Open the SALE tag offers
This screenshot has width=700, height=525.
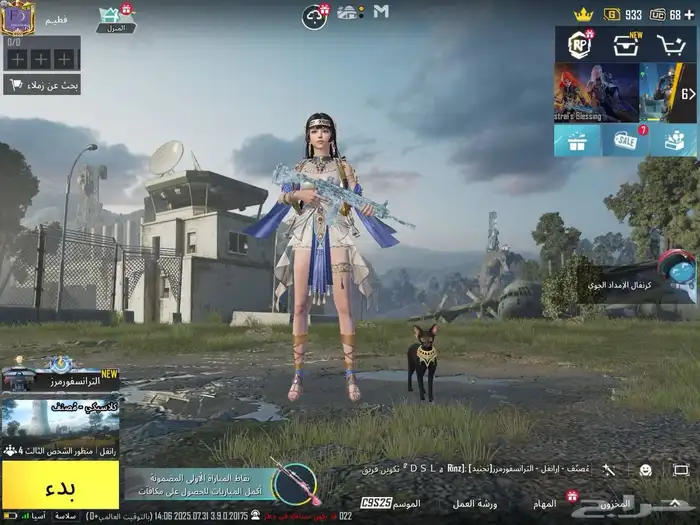[x=626, y=141]
